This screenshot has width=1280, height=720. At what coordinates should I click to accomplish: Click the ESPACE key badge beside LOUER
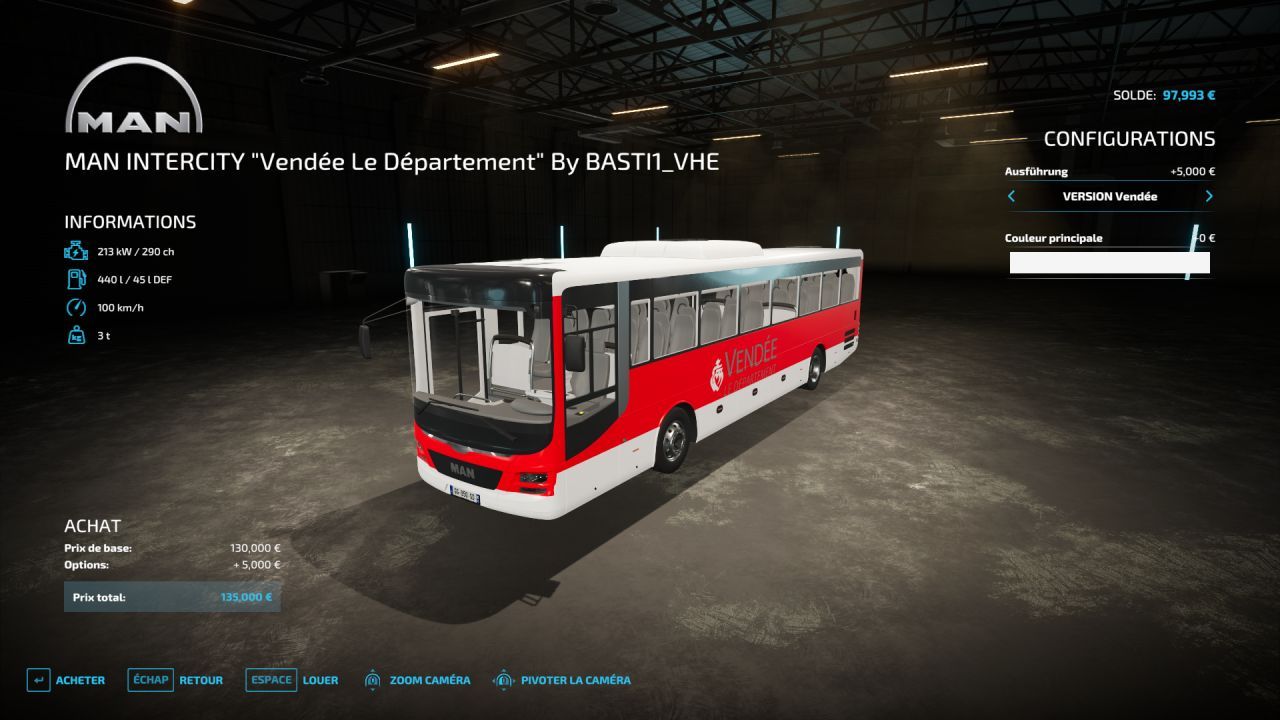pos(270,679)
